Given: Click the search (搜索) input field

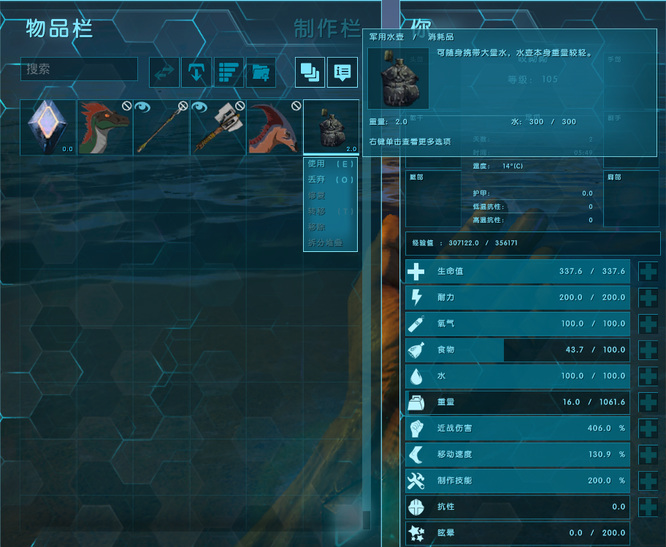Looking at the screenshot, I should (79, 70).
